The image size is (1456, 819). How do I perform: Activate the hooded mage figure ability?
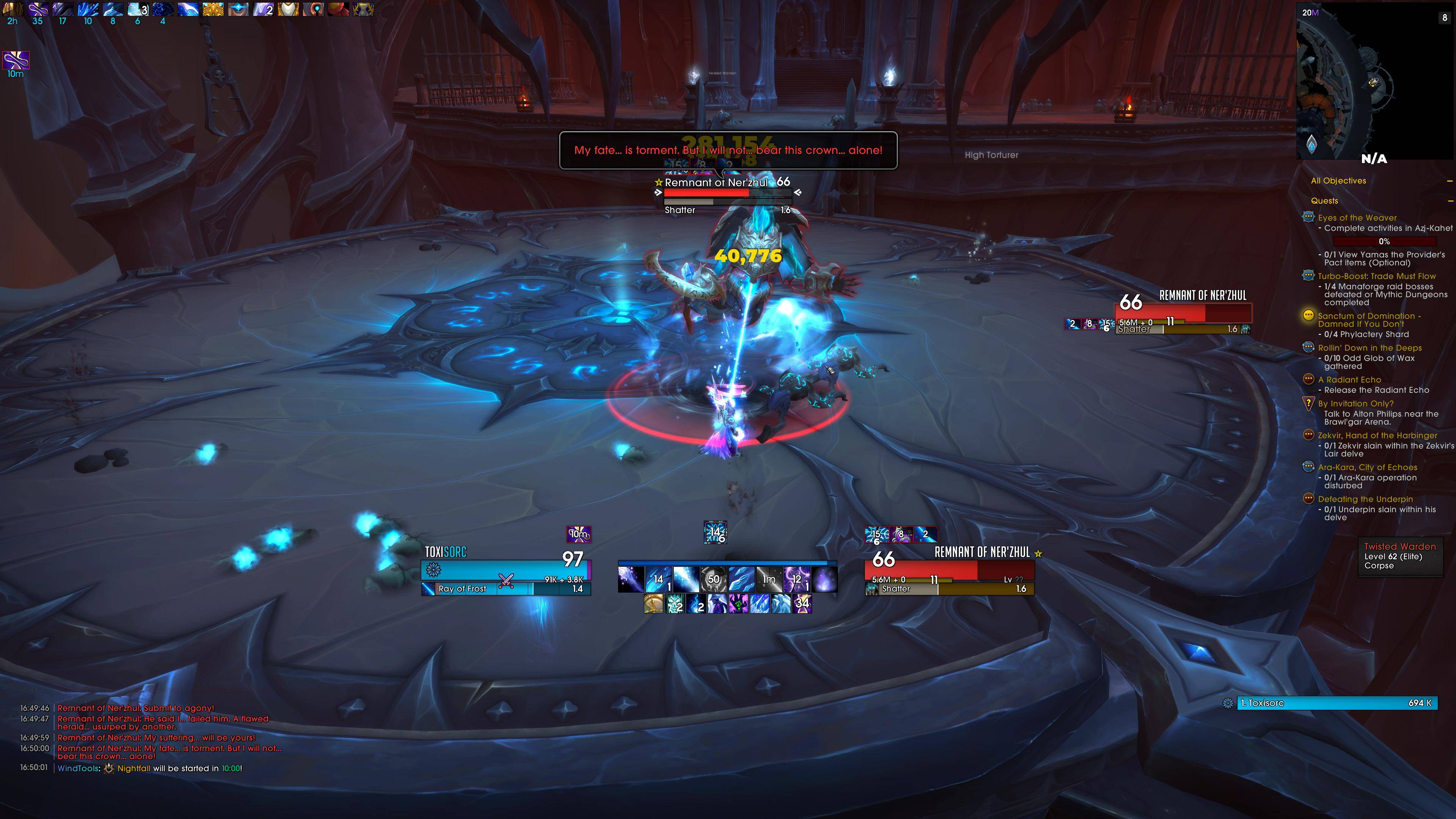coord(717,604)
